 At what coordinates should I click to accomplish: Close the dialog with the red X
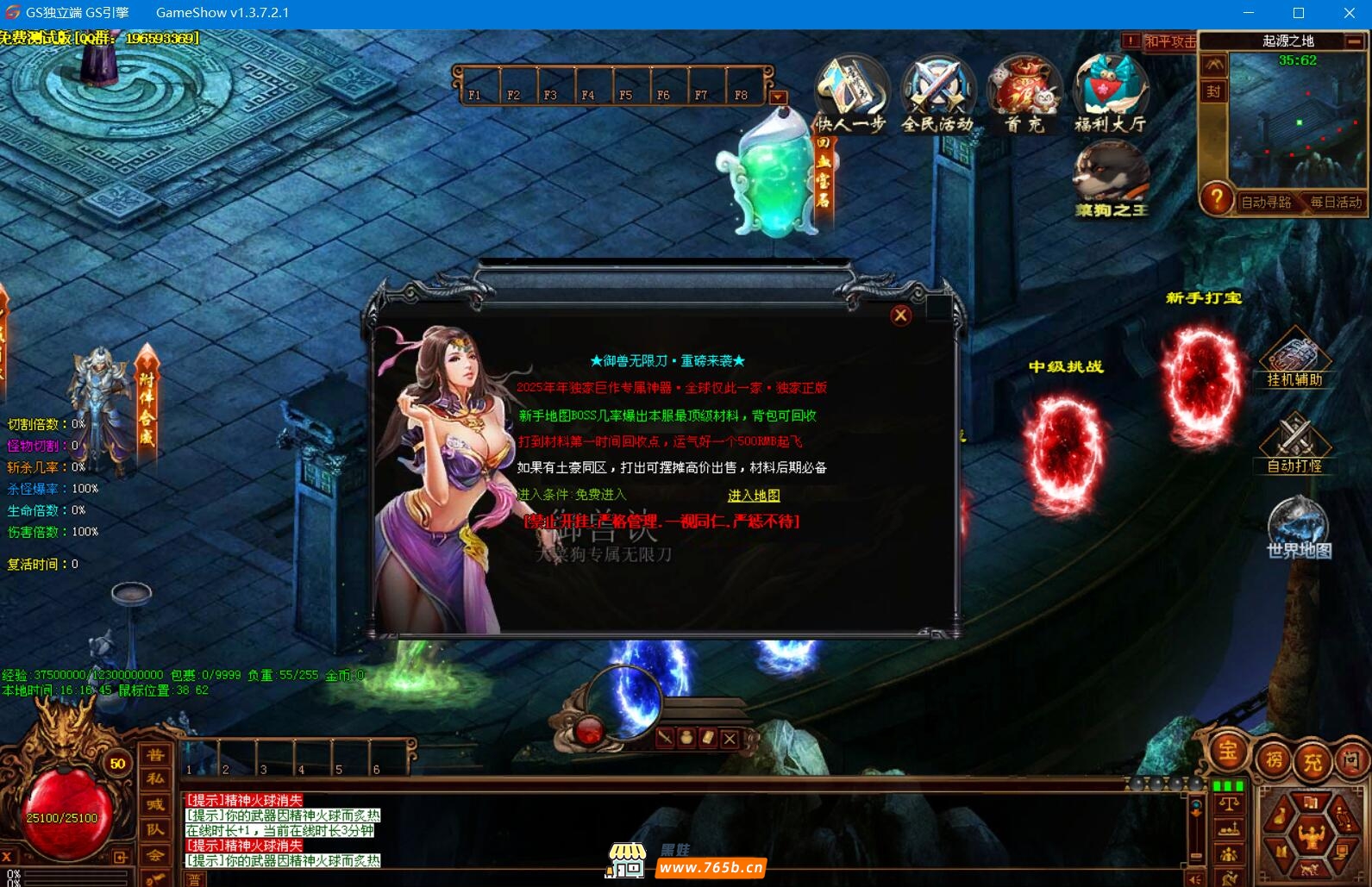(x=900, y=315)
